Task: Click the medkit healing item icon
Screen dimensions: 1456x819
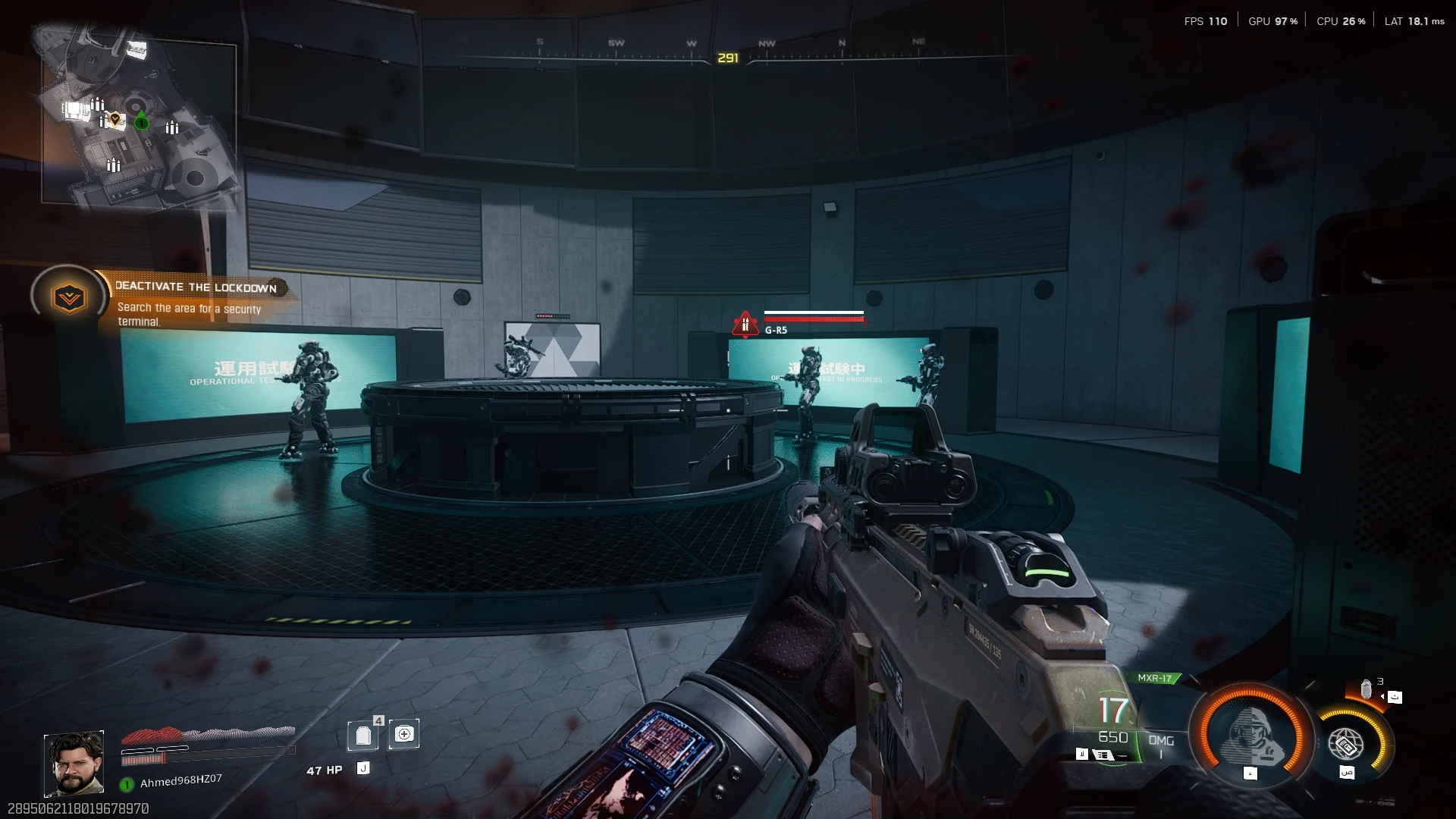Action: [x=405, y=733]
